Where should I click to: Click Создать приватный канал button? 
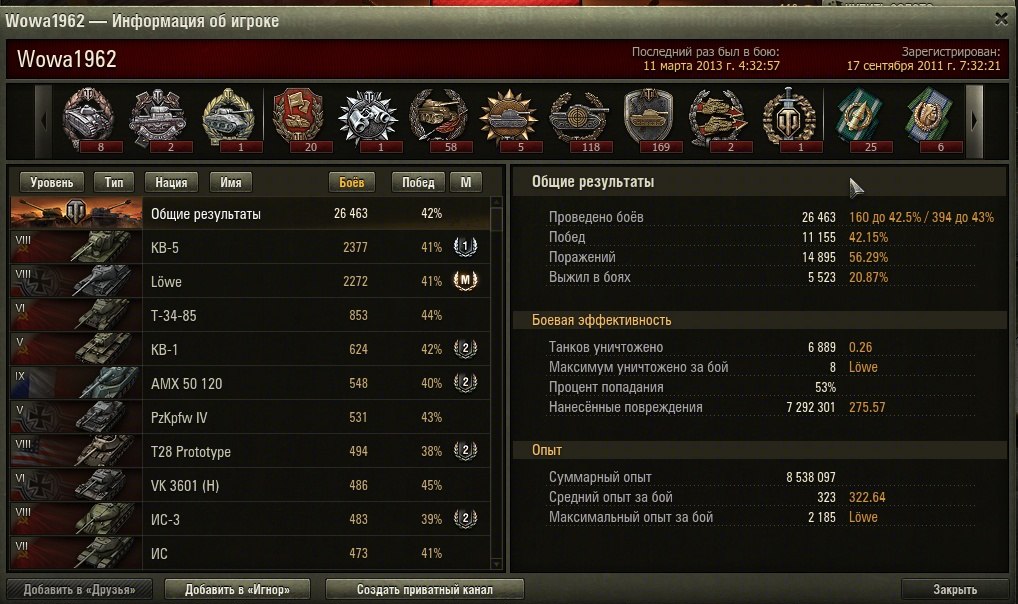[x=425, y=589]
